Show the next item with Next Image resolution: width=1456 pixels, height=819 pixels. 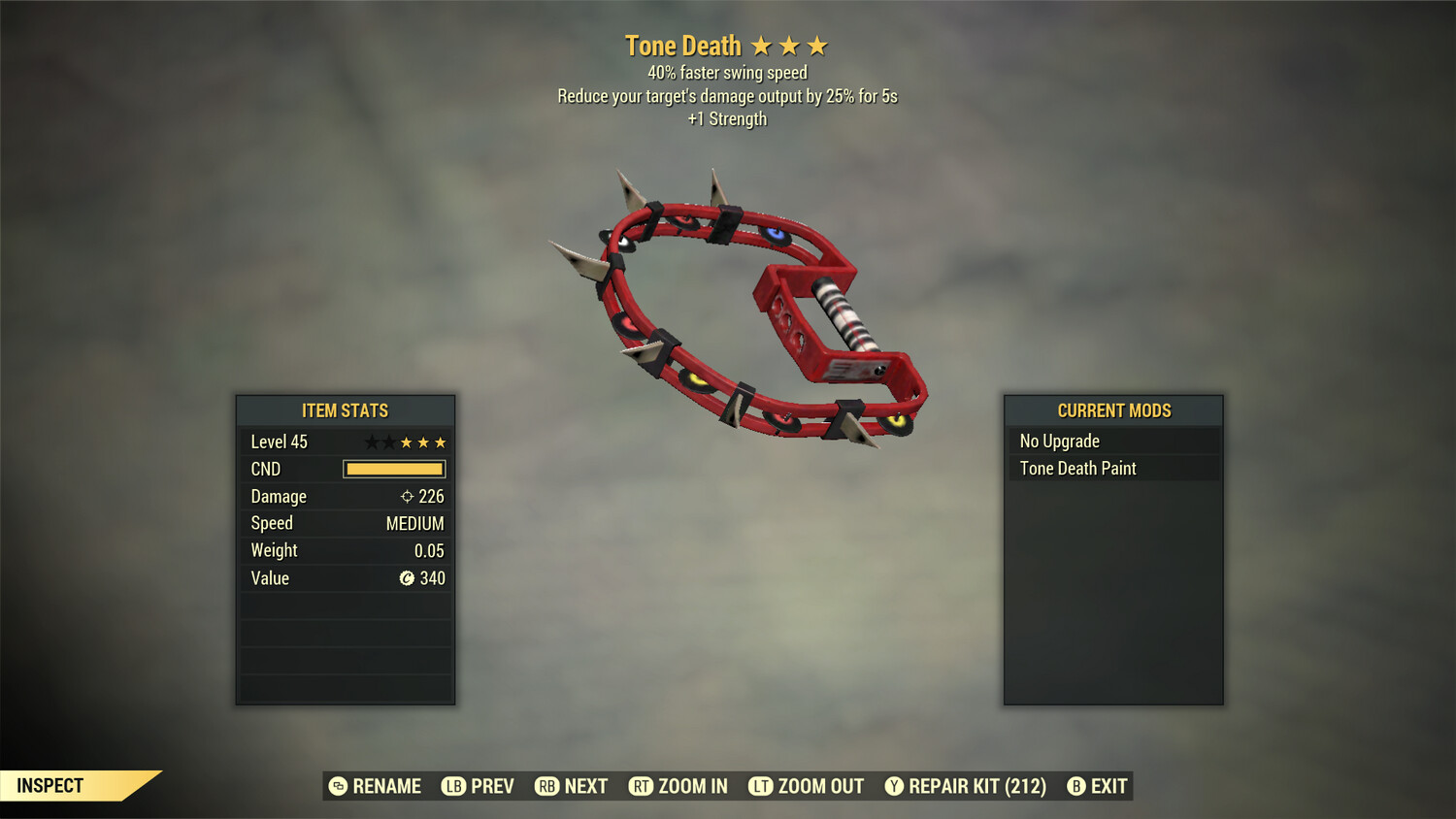click(x=572, y=786)
